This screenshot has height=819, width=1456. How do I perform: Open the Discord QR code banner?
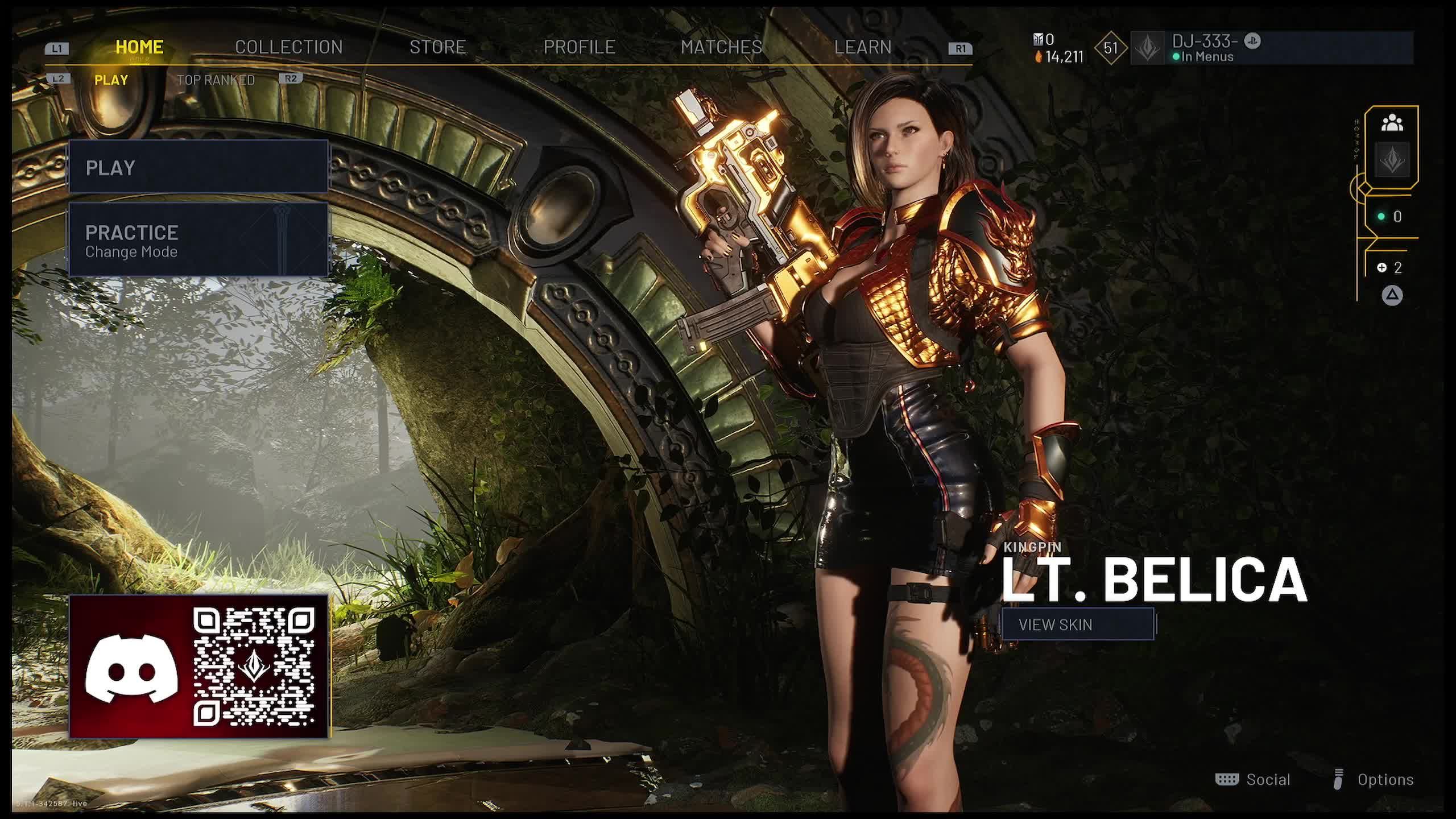(198, 667)
